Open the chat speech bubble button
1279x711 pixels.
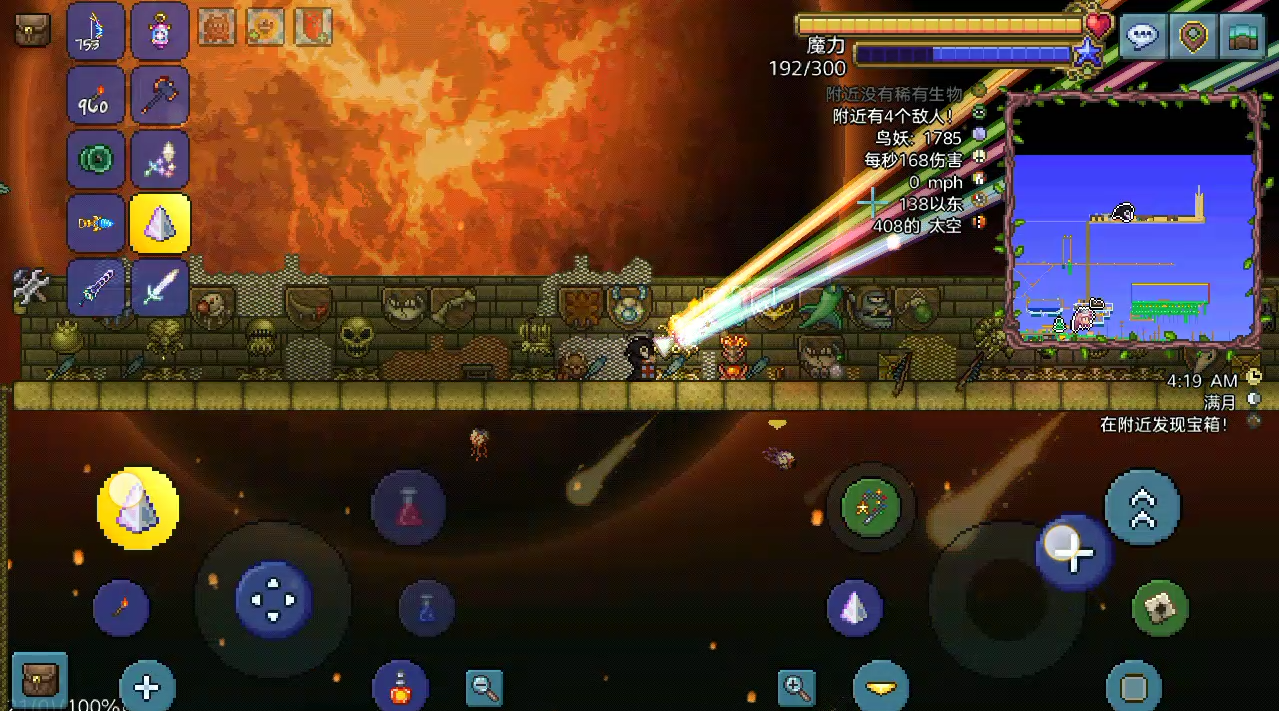[1142, 36]
